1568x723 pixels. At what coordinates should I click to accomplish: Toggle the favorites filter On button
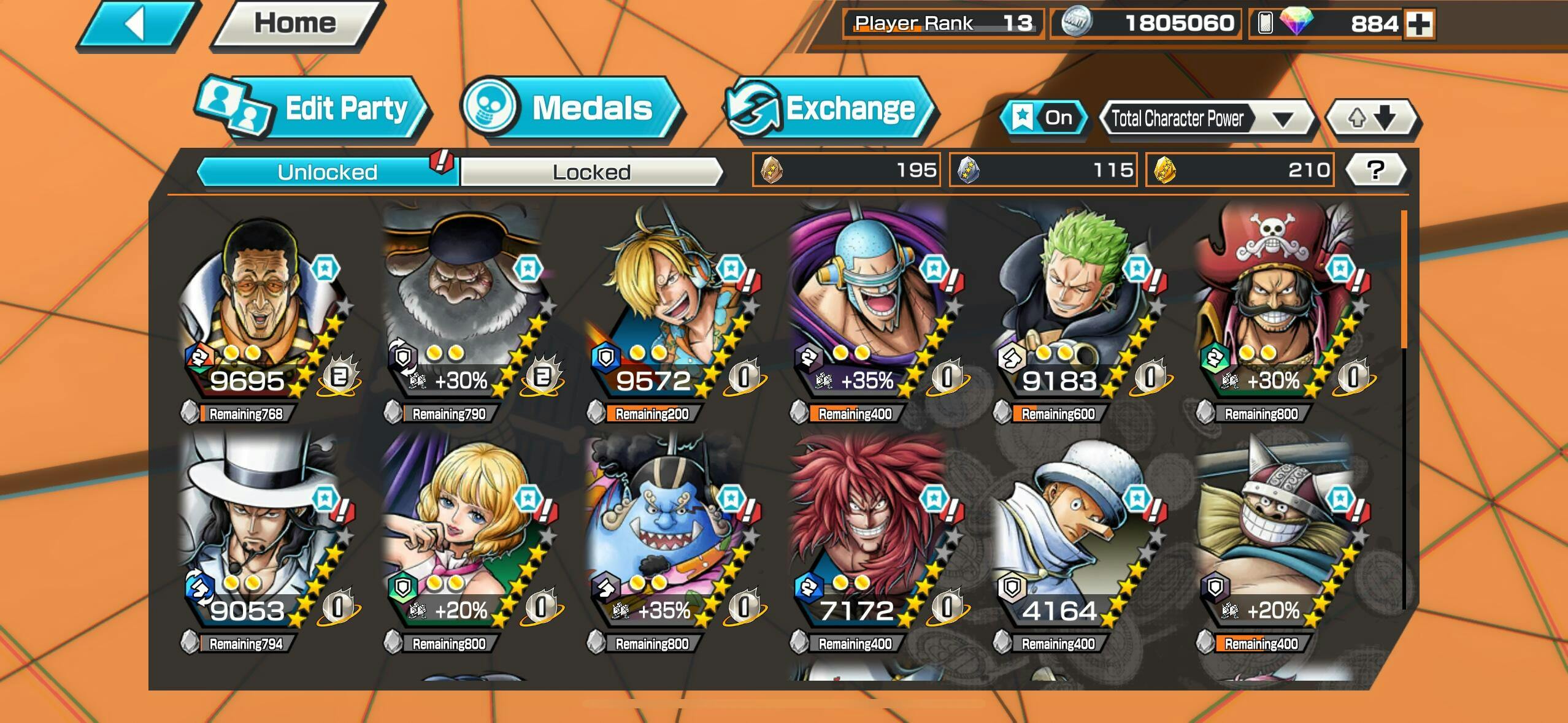pyautogui.click(x=1043, y=117)
